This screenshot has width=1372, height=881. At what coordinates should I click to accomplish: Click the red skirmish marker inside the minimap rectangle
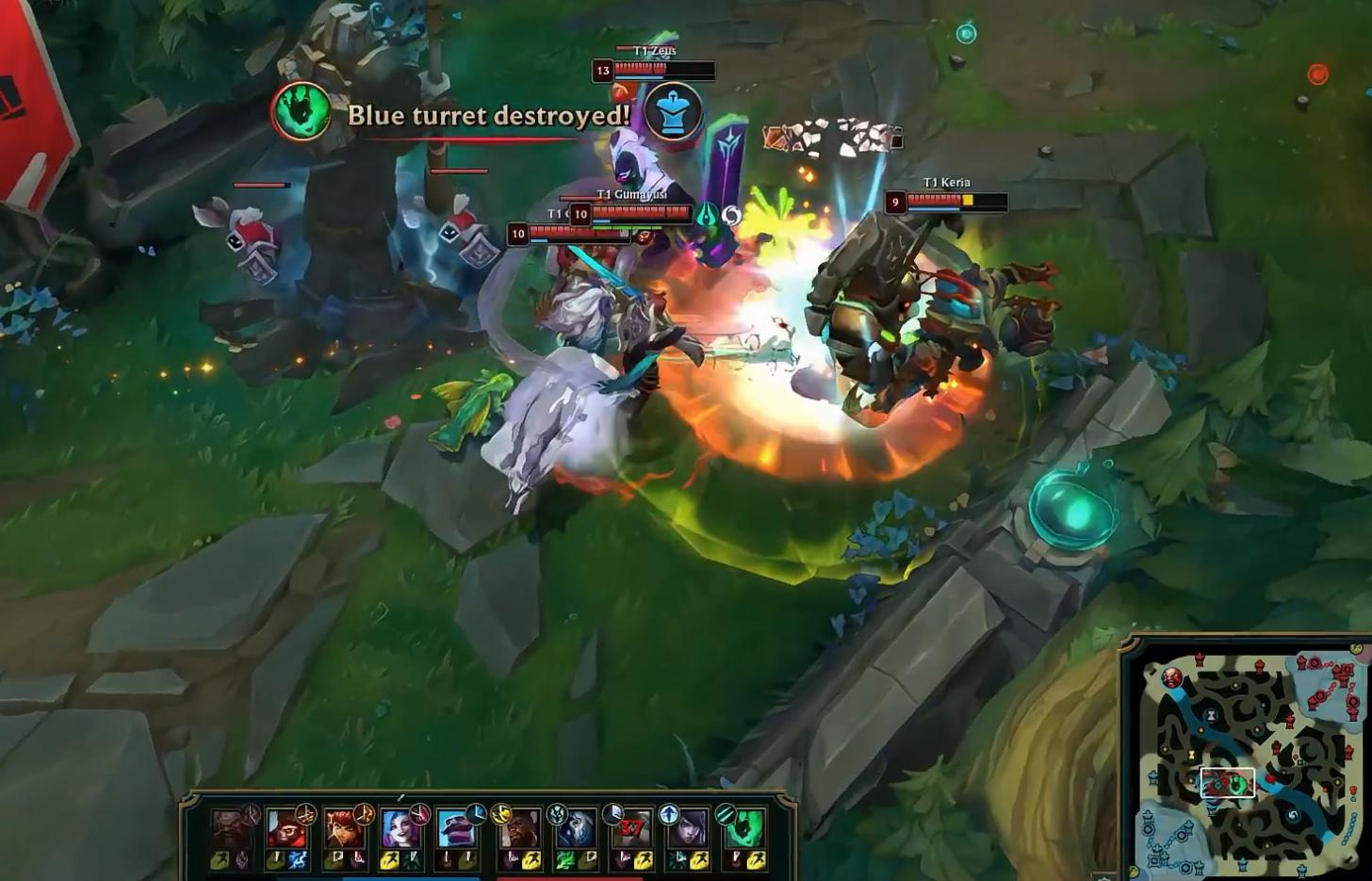click(1224, 781)
